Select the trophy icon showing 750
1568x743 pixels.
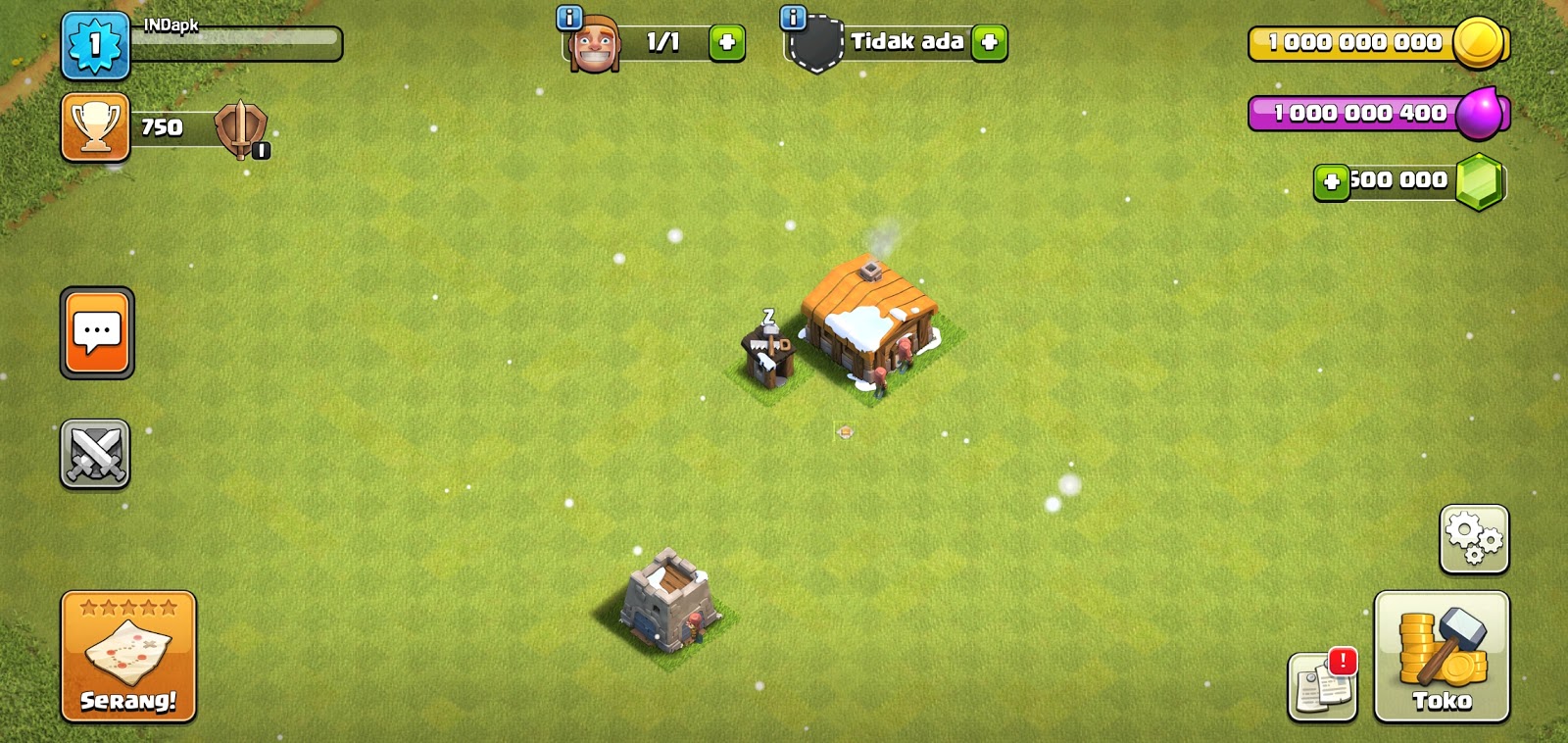[x=93, y=127]
